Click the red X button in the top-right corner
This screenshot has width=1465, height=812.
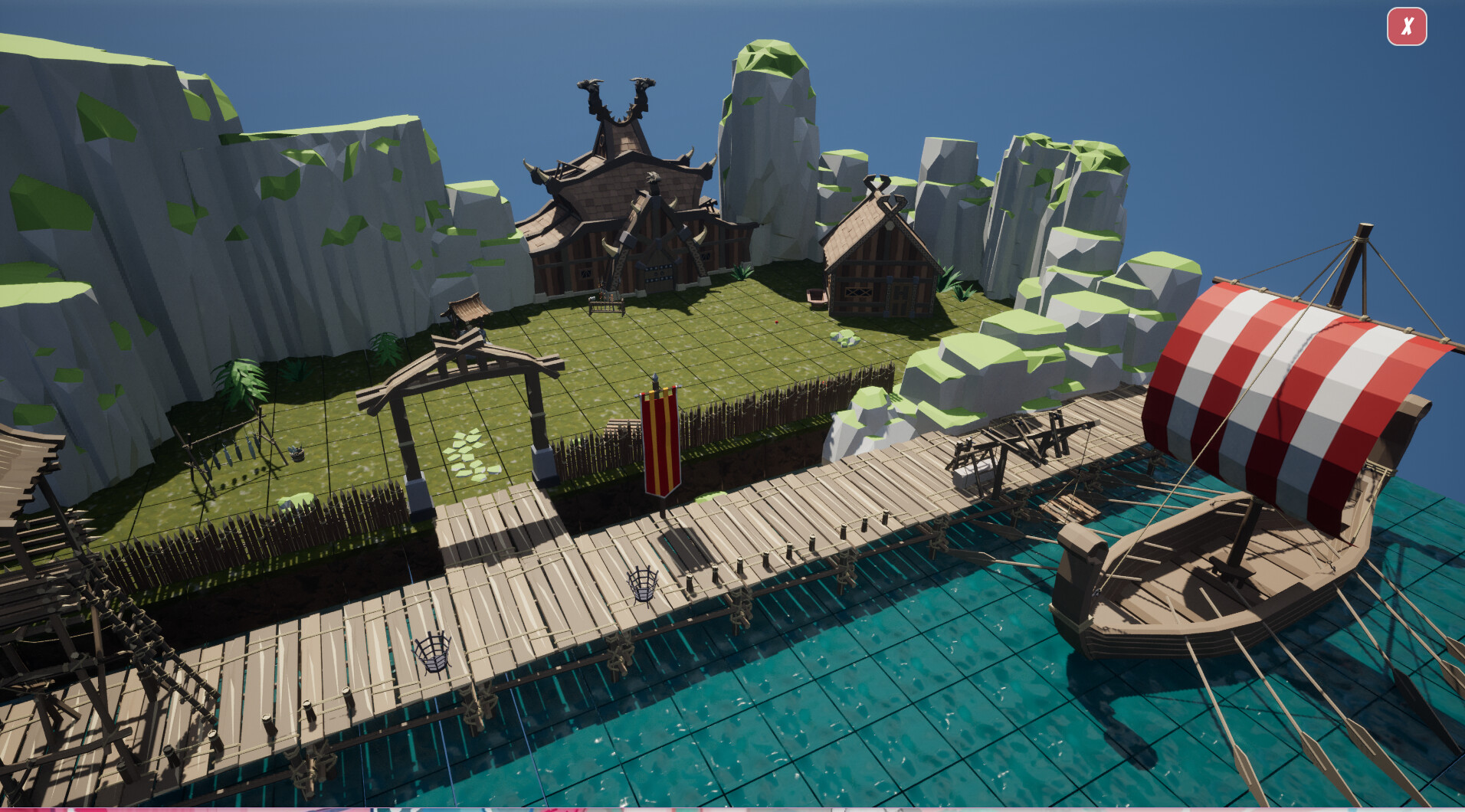(1407, 28)
